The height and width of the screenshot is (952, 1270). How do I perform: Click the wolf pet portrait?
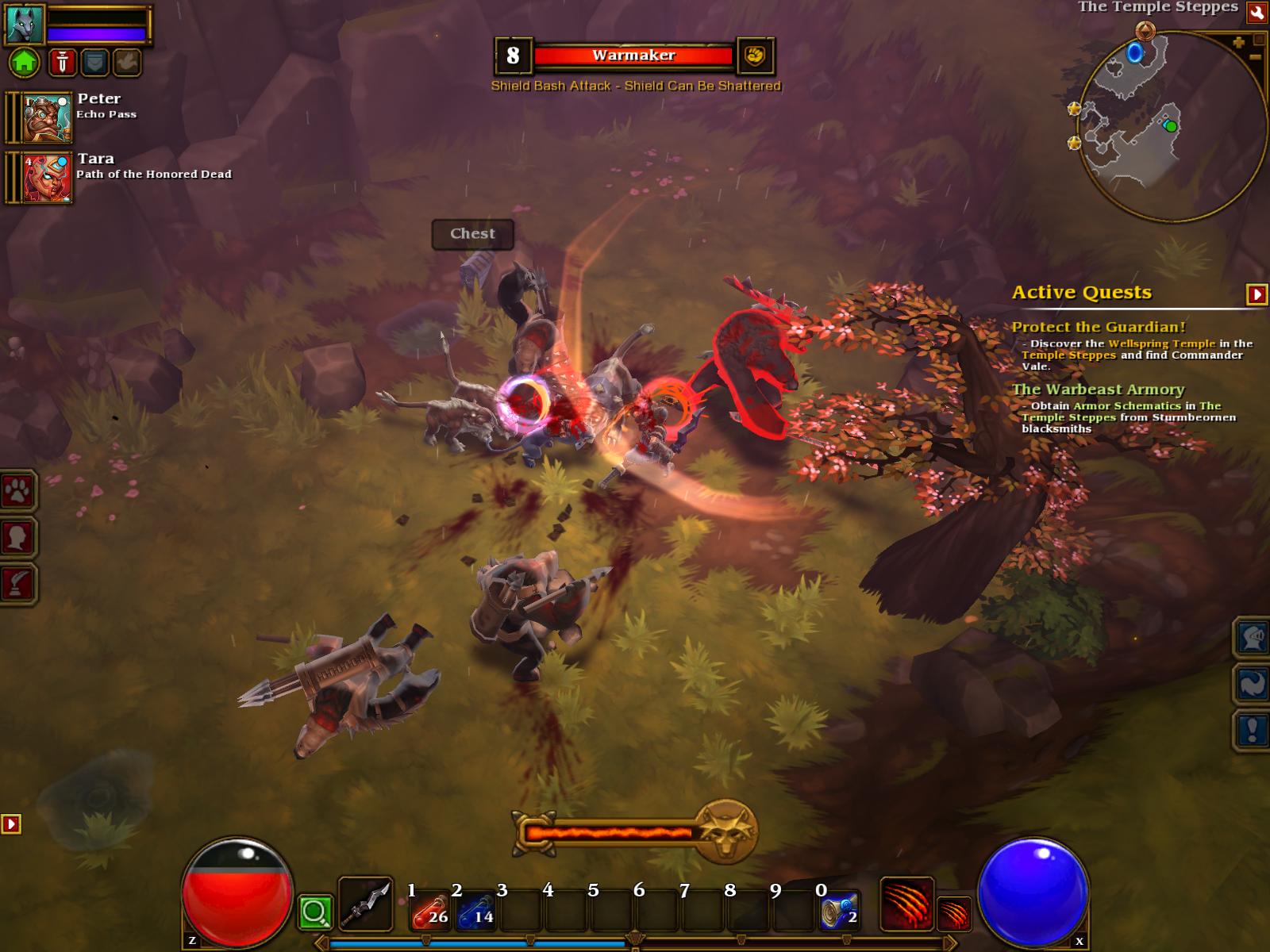(x=25, y=23)
